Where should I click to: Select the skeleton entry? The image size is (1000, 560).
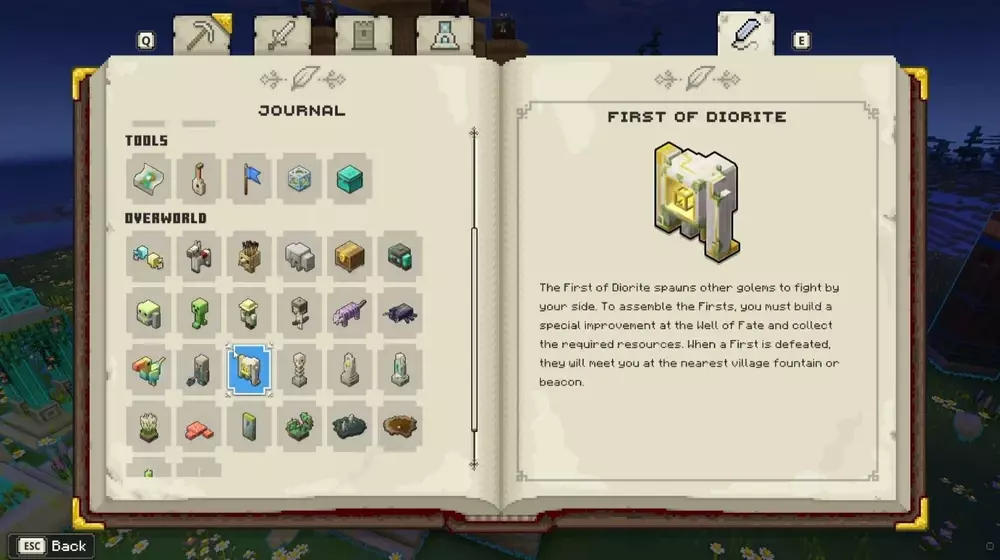coord(299,313)
